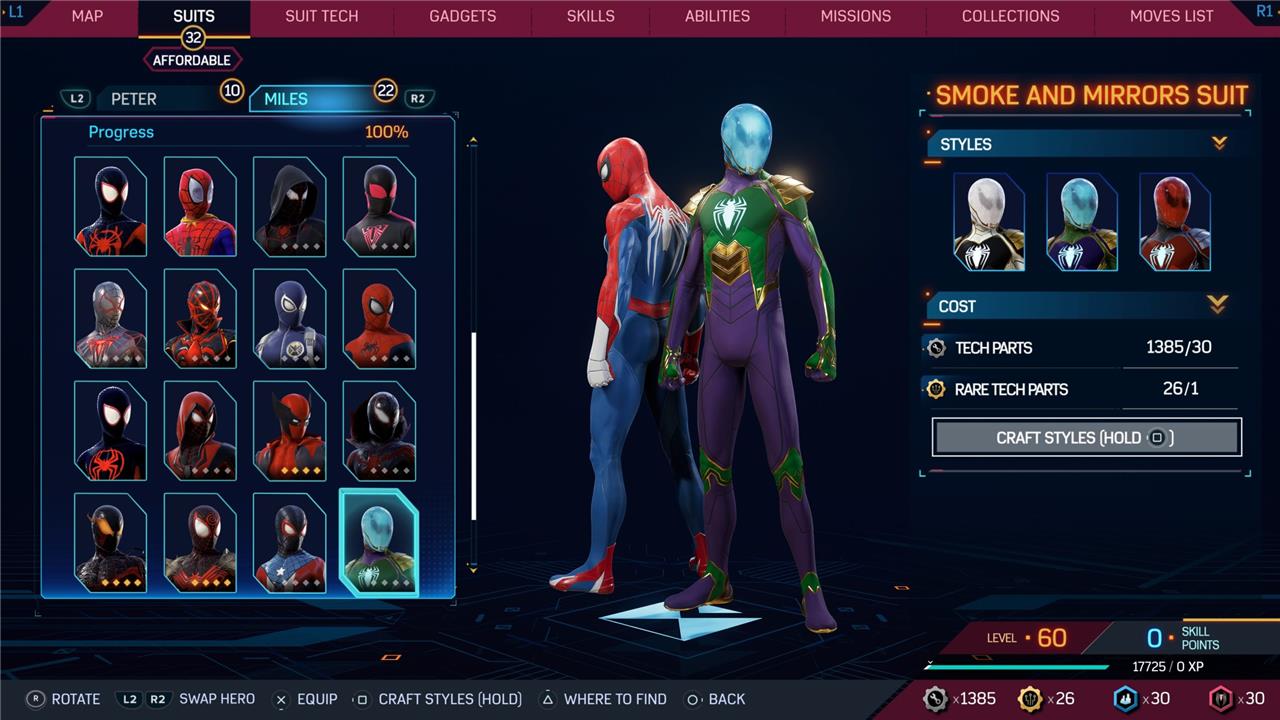Switch to Peter's suit list
Image resolution: width=1280 pixels, height=720 pixels.
[134, 99]
